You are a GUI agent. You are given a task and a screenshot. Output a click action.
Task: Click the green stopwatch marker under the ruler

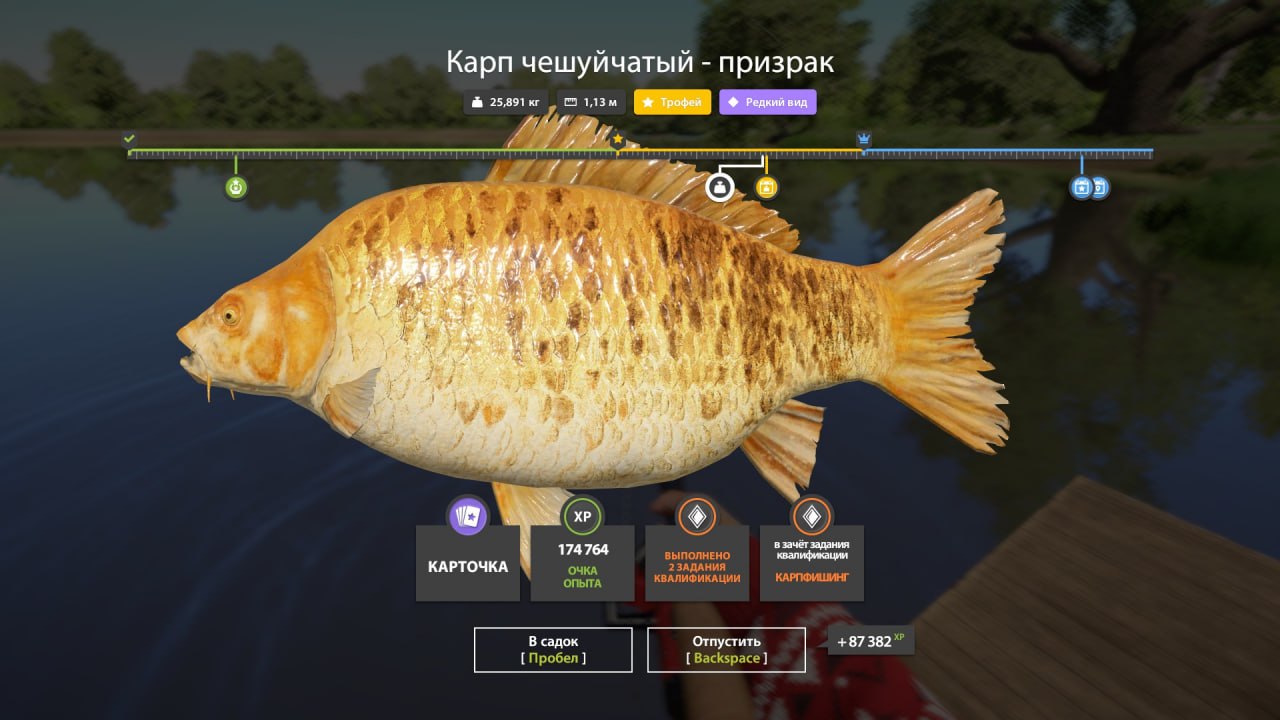click(236, 186)
